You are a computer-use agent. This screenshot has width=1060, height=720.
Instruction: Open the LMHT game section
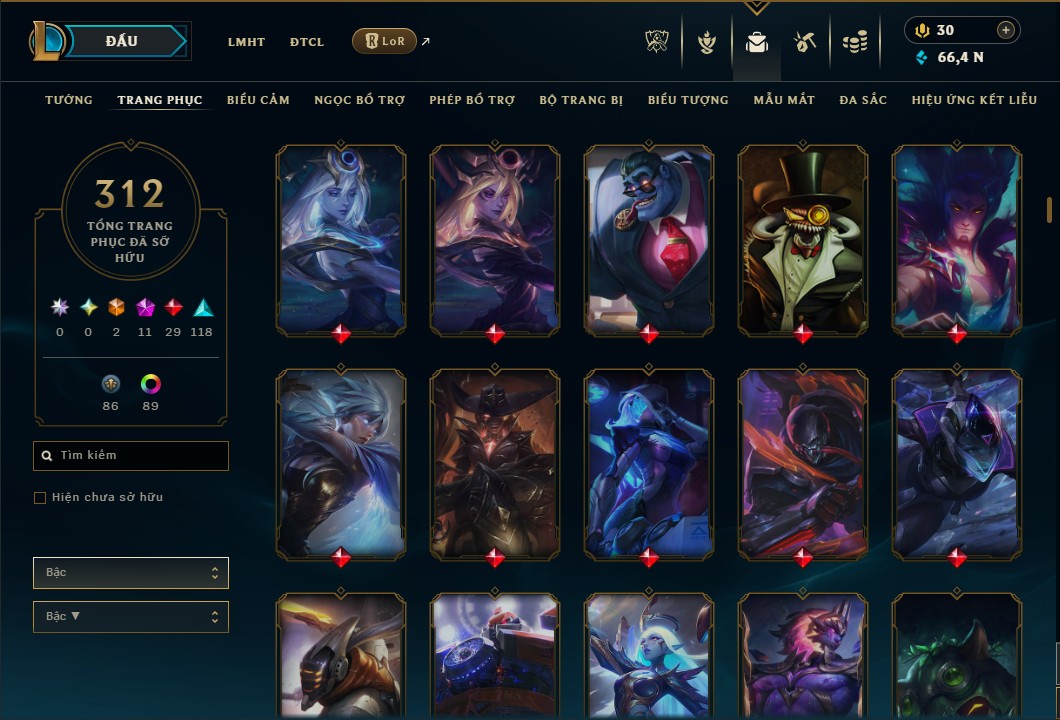(x=246, y=42)
